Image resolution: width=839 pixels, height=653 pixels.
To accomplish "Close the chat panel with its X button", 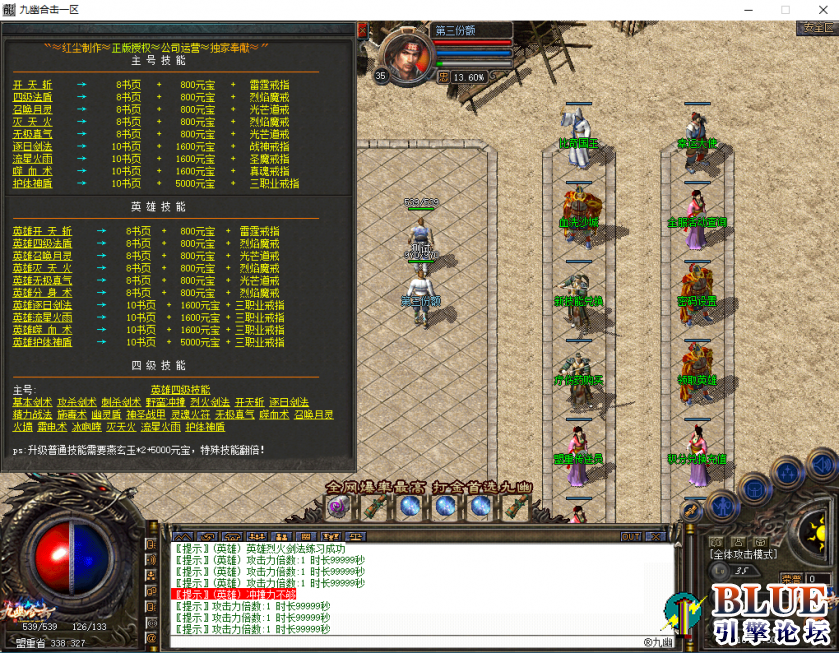I will [656, 537].
